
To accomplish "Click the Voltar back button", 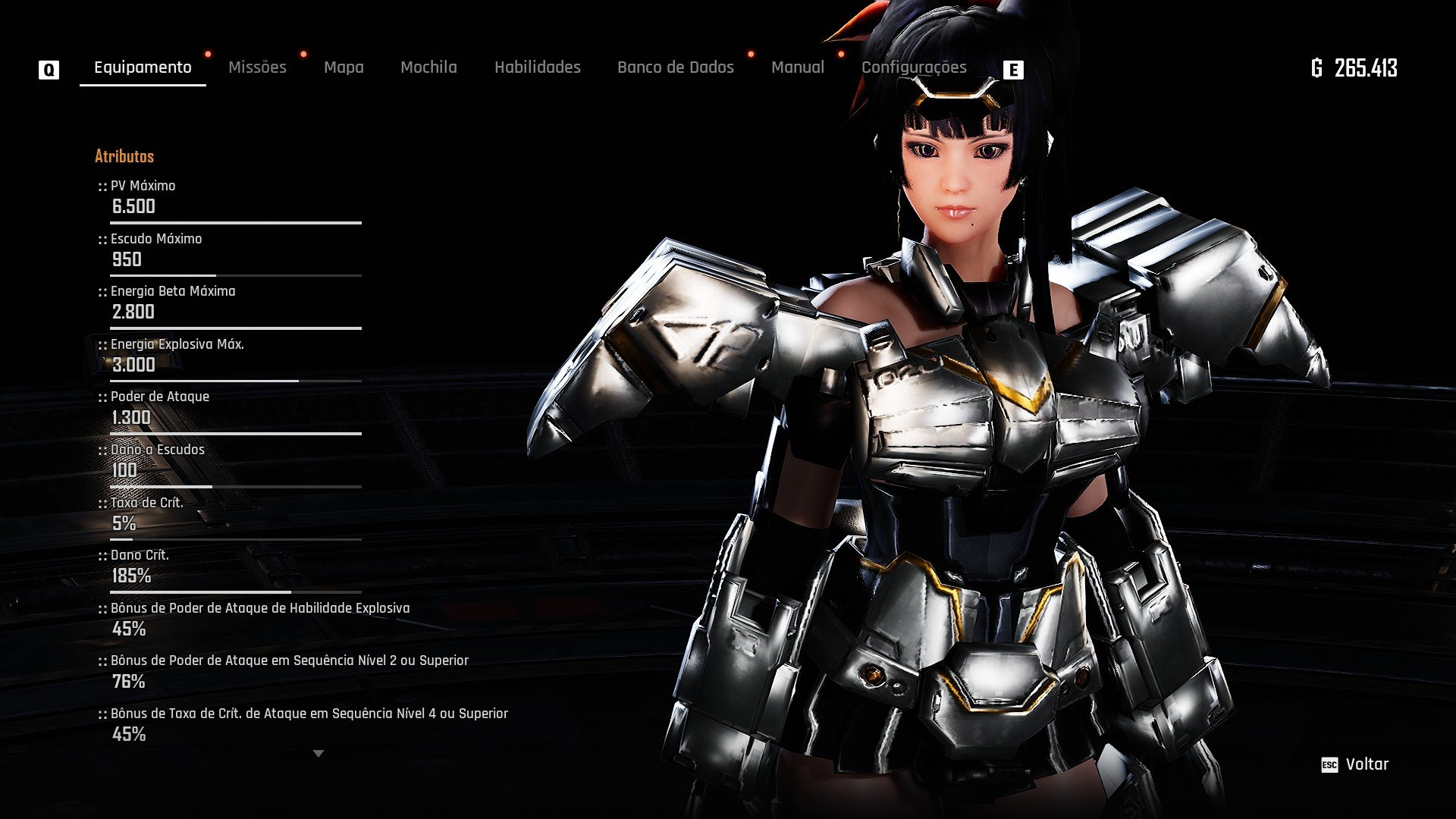I will tap(1356, 764).
